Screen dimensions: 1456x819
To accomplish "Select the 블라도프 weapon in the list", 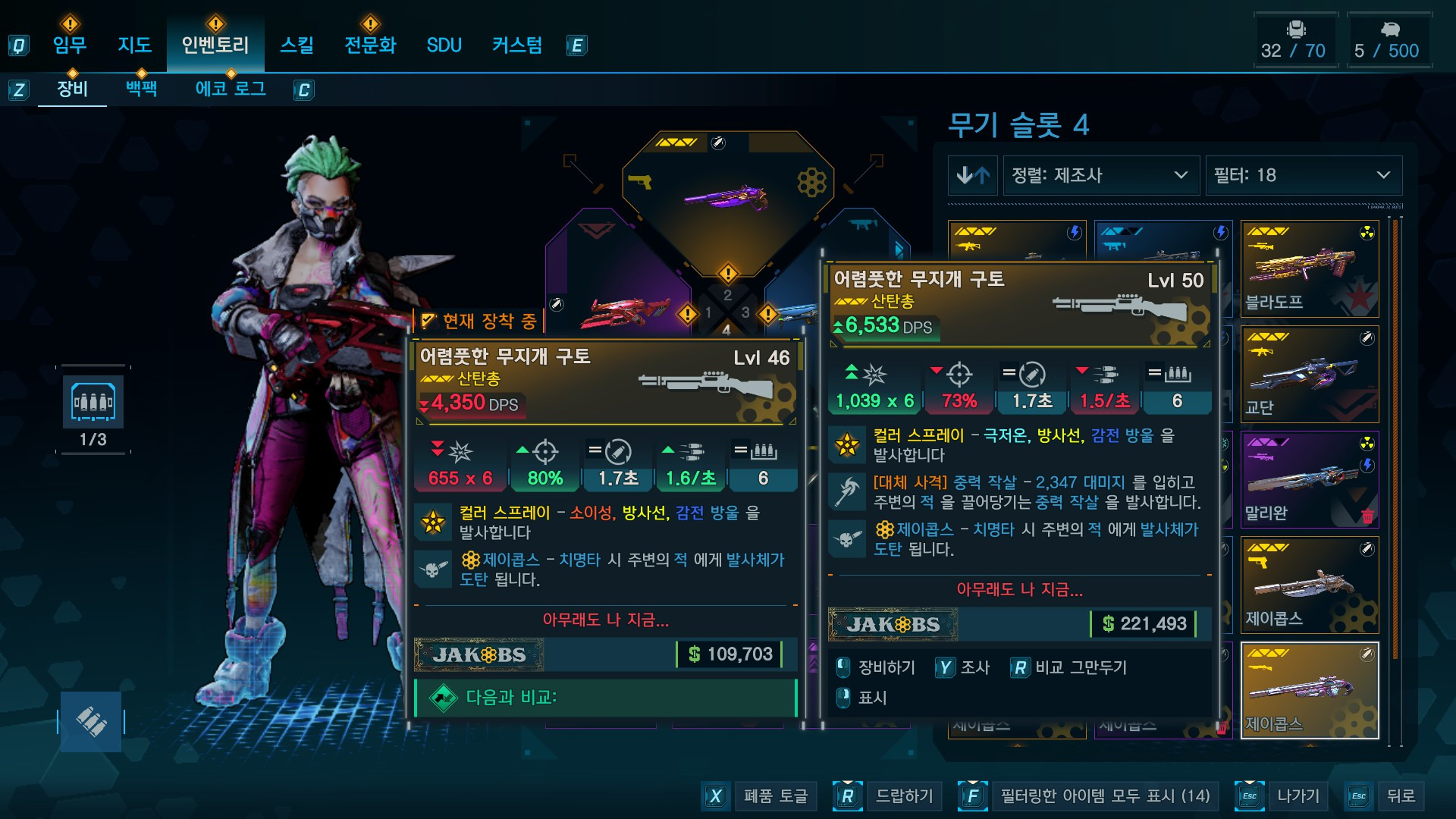I will tap(1309, 268).
